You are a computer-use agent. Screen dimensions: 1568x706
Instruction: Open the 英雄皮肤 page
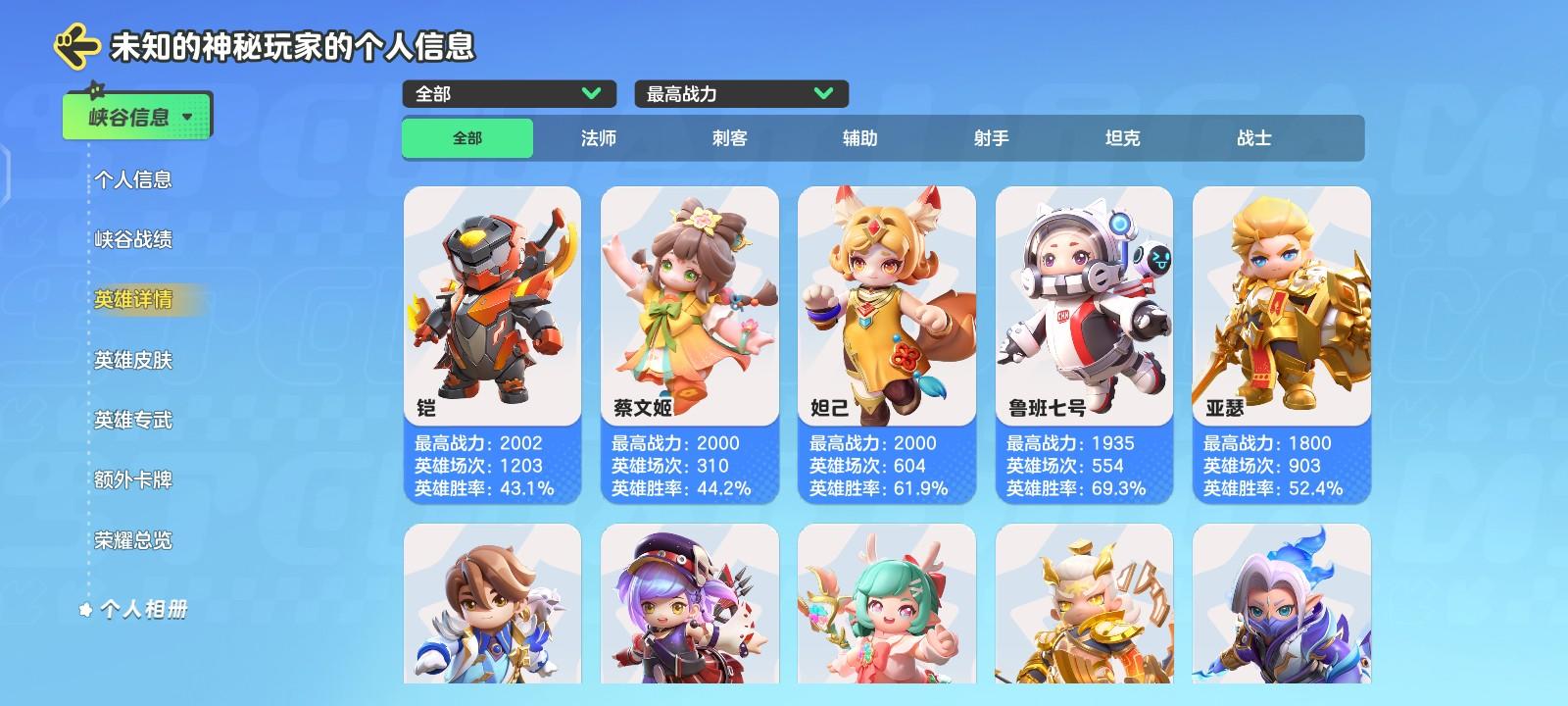coord(133,361)
